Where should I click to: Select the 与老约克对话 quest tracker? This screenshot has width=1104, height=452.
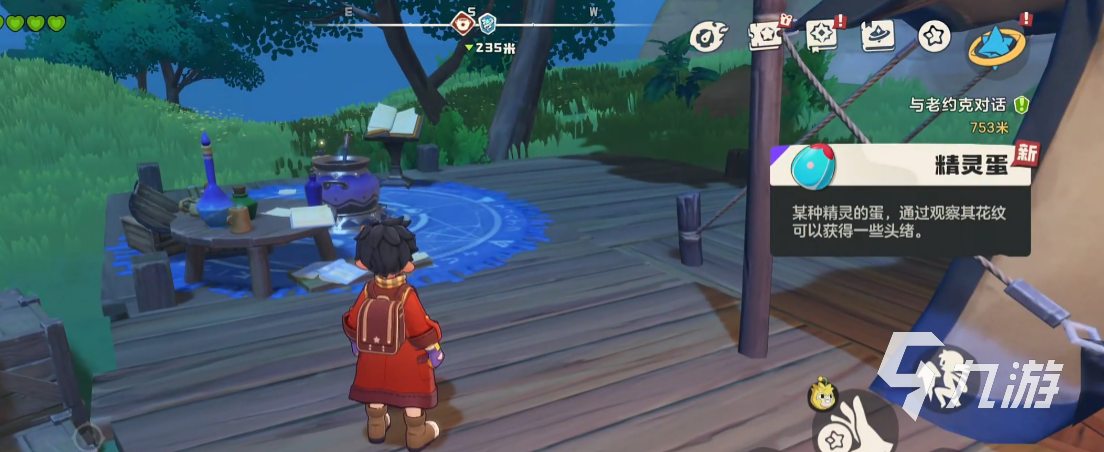point(960,105)
